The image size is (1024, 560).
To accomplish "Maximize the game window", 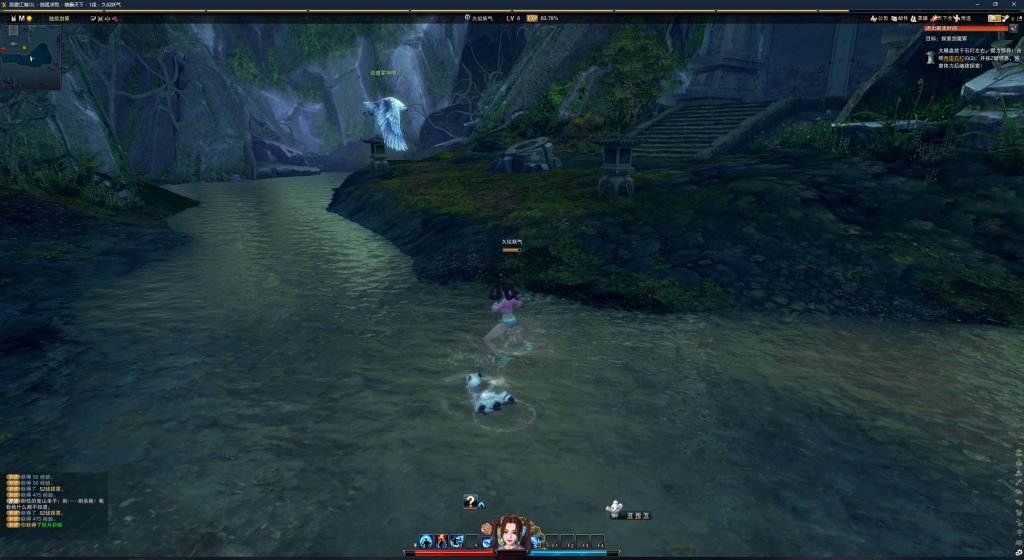I will (995, 4).
